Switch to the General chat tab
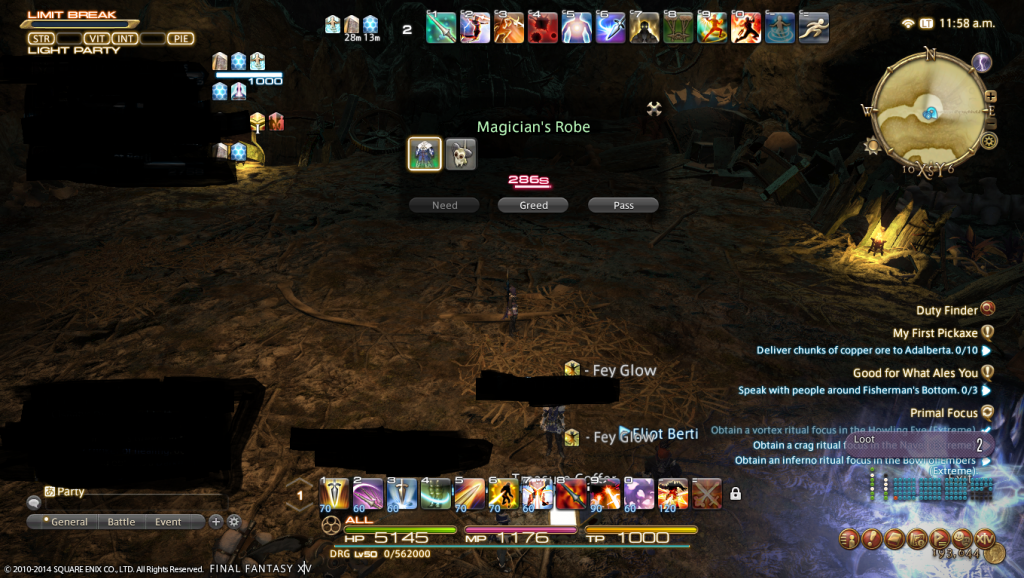The height and width of the screenshot is (578, 1024). [66, 522]
